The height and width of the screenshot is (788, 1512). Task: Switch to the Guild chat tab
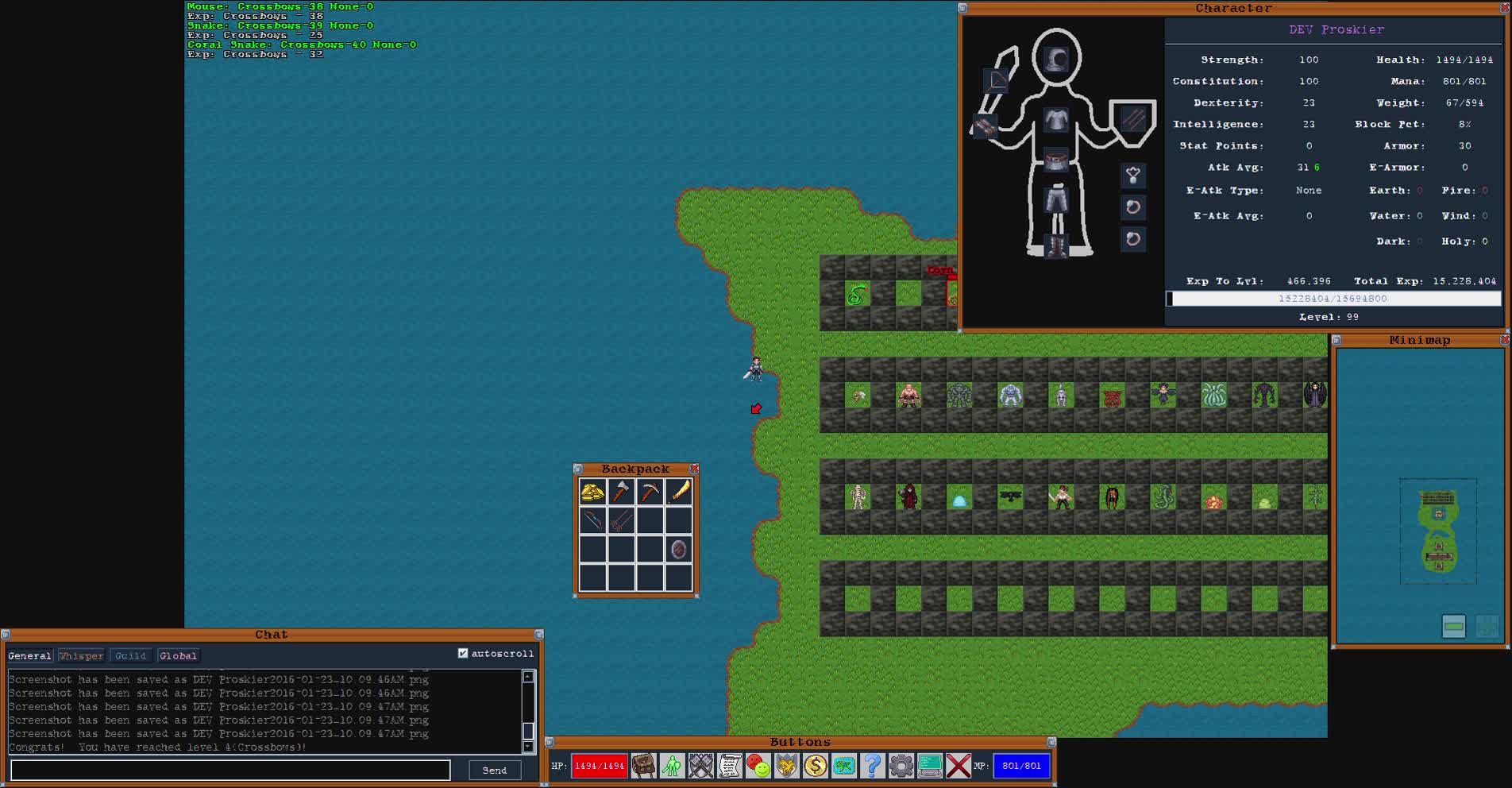(130, 656)
